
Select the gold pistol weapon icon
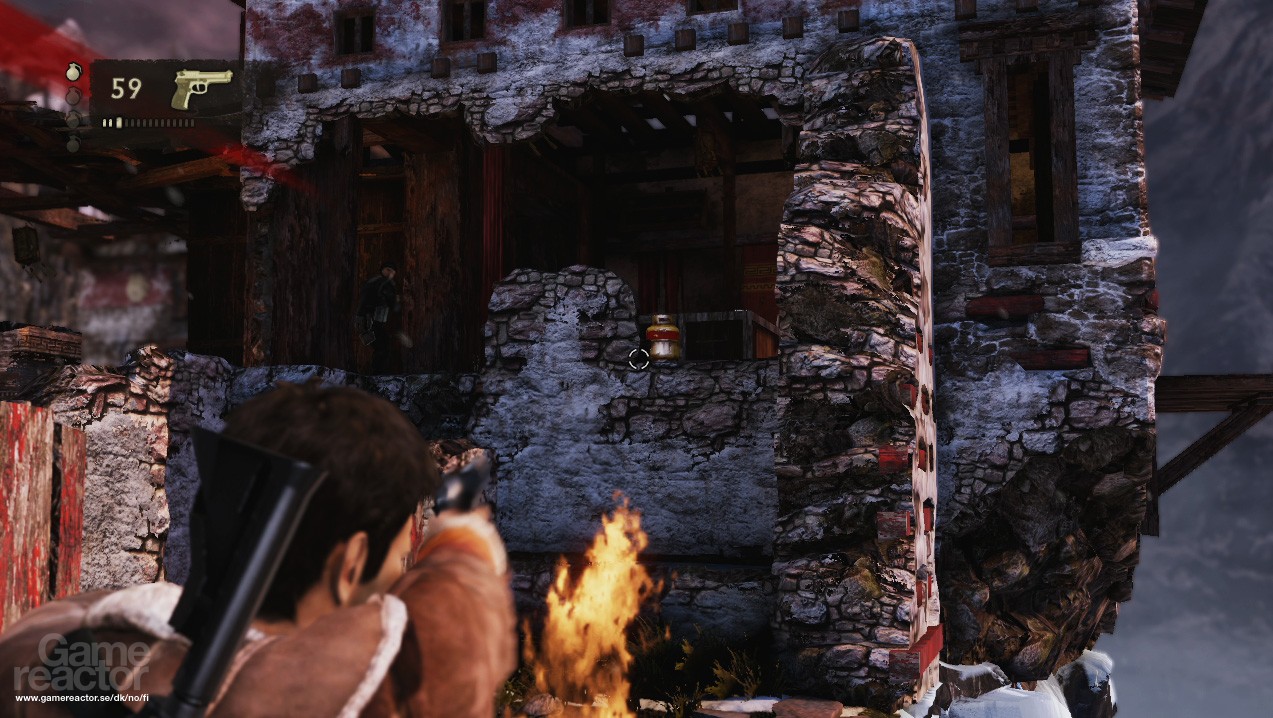[200, 89]
